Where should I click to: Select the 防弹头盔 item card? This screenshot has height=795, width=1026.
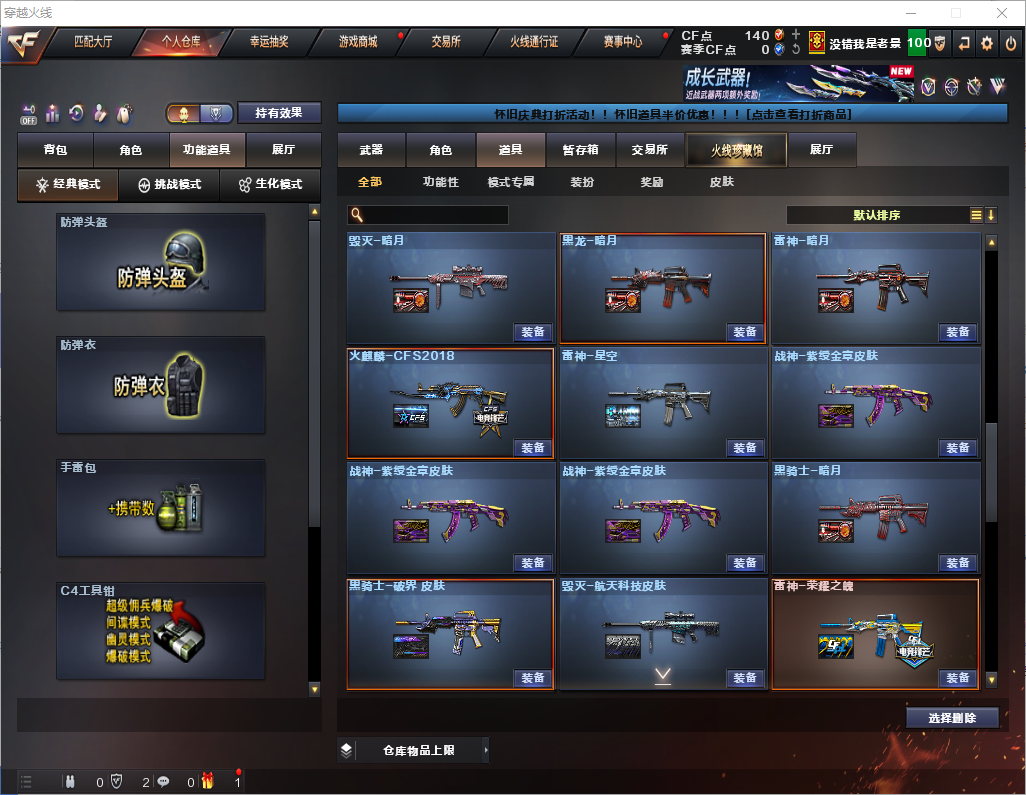pyautogui.click(x=161, y=262)
